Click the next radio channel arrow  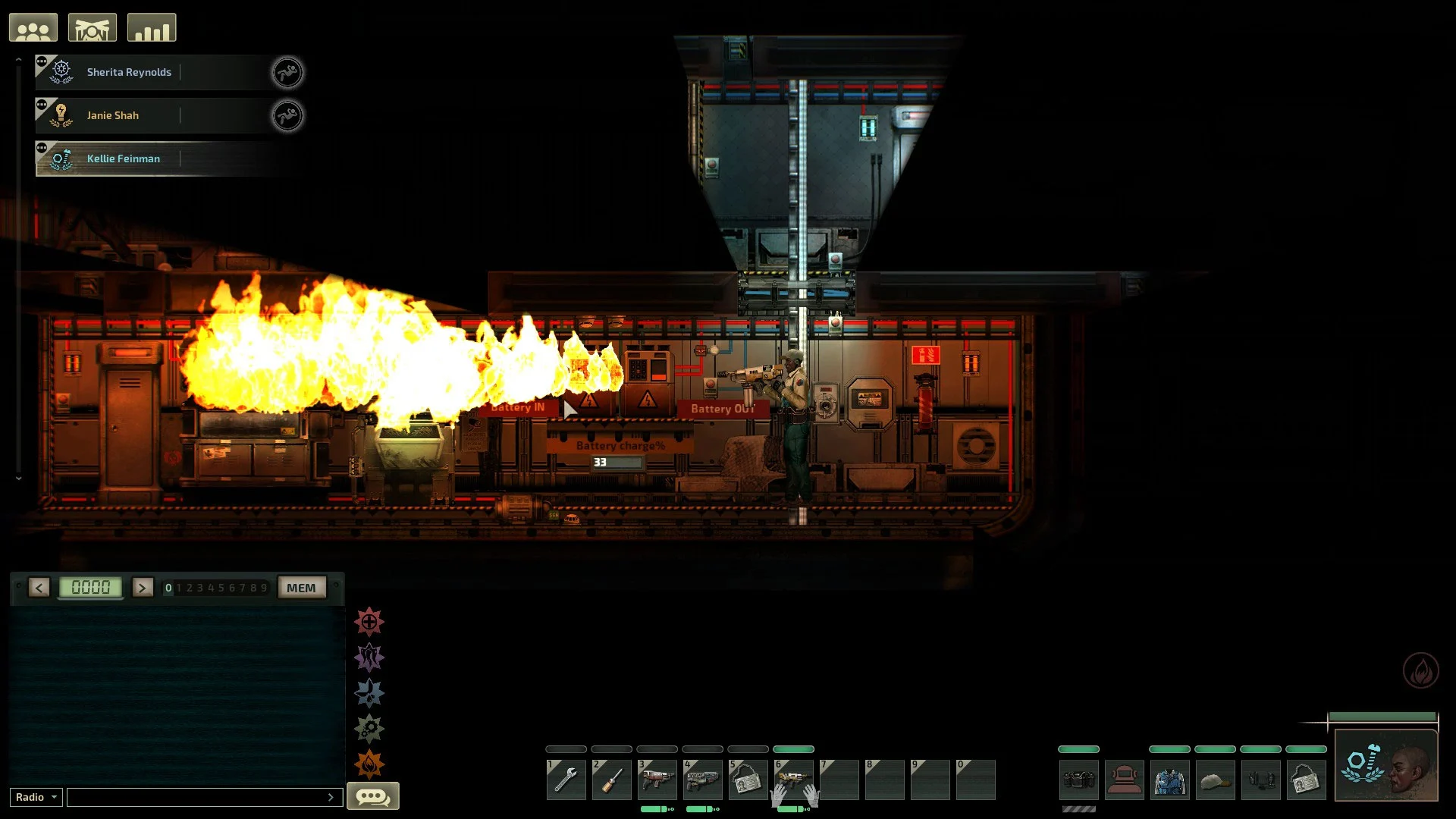pyautogui.click(x=143, y=588)
